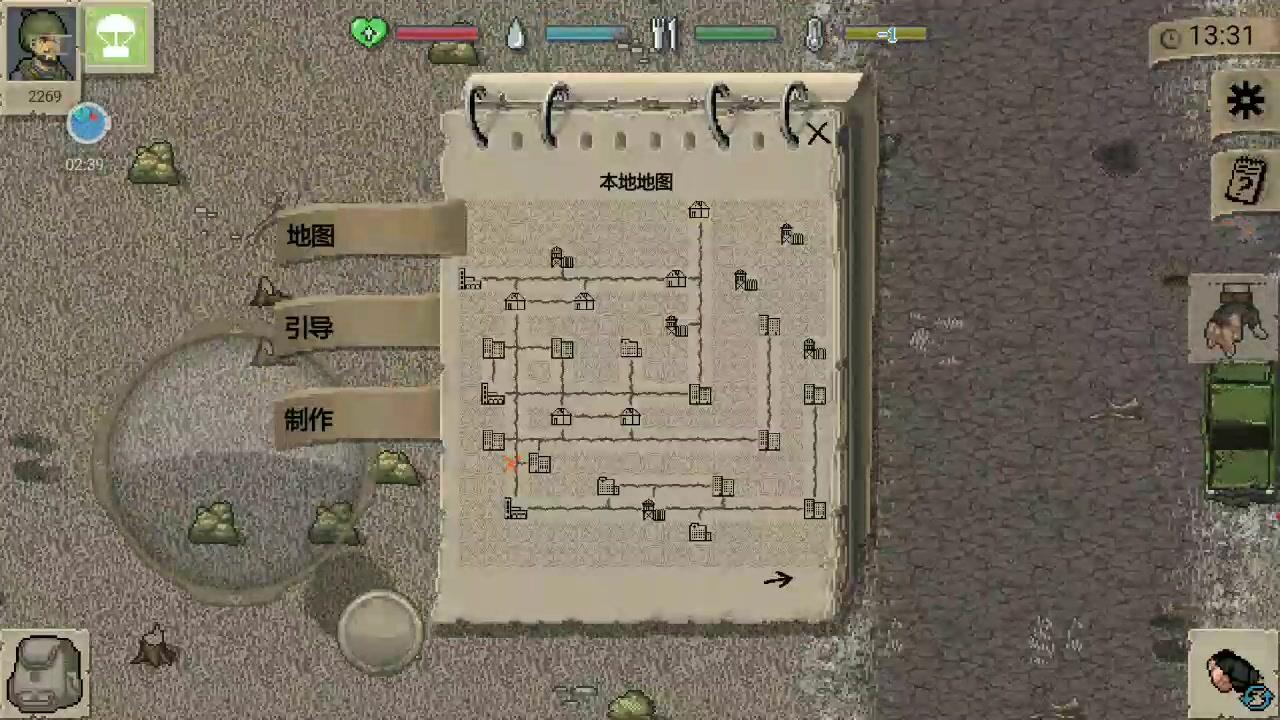This screenshot has width=1280, height=720.
Task: Open the question-mark notebook journal icon
Action: 1245,180
